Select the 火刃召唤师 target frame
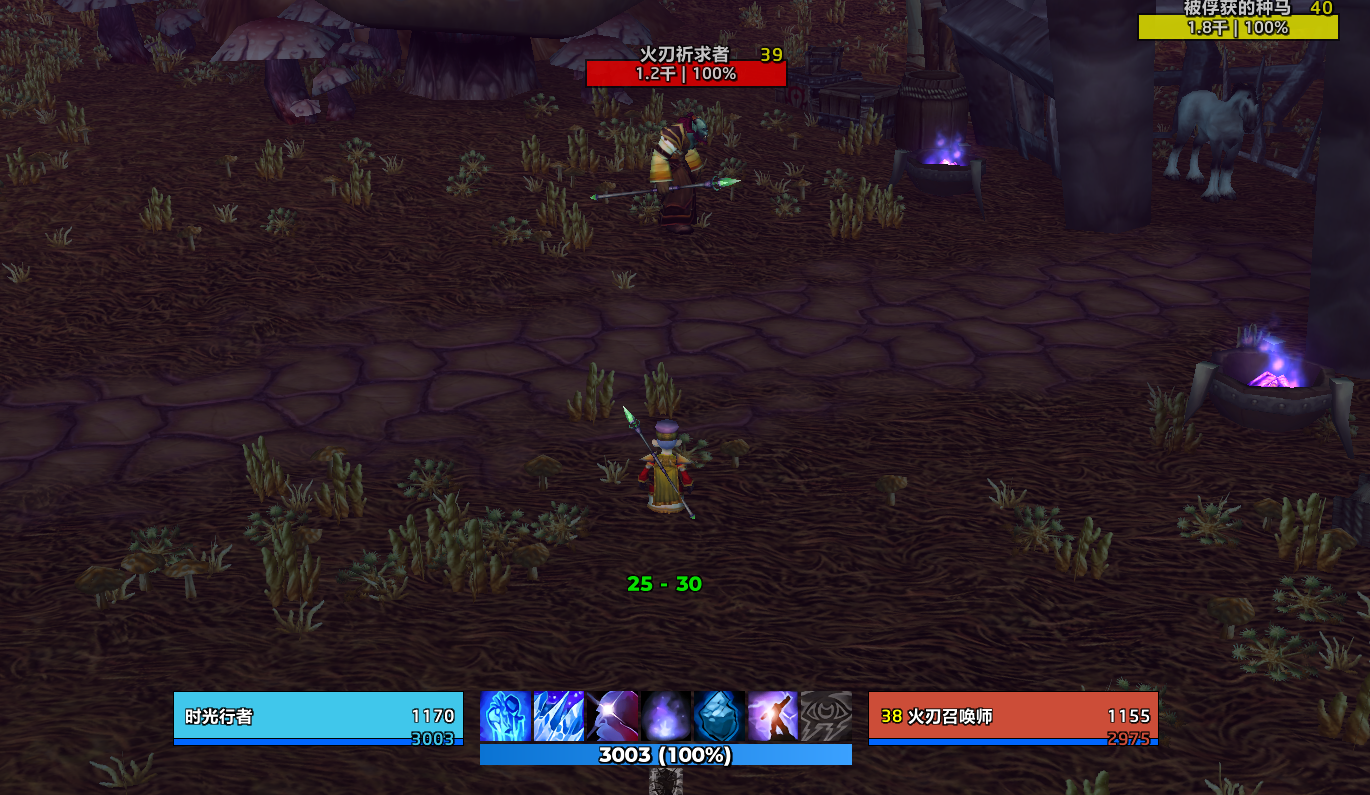Viewport: 1370px width, 795px height. (x=1013, y=717)
